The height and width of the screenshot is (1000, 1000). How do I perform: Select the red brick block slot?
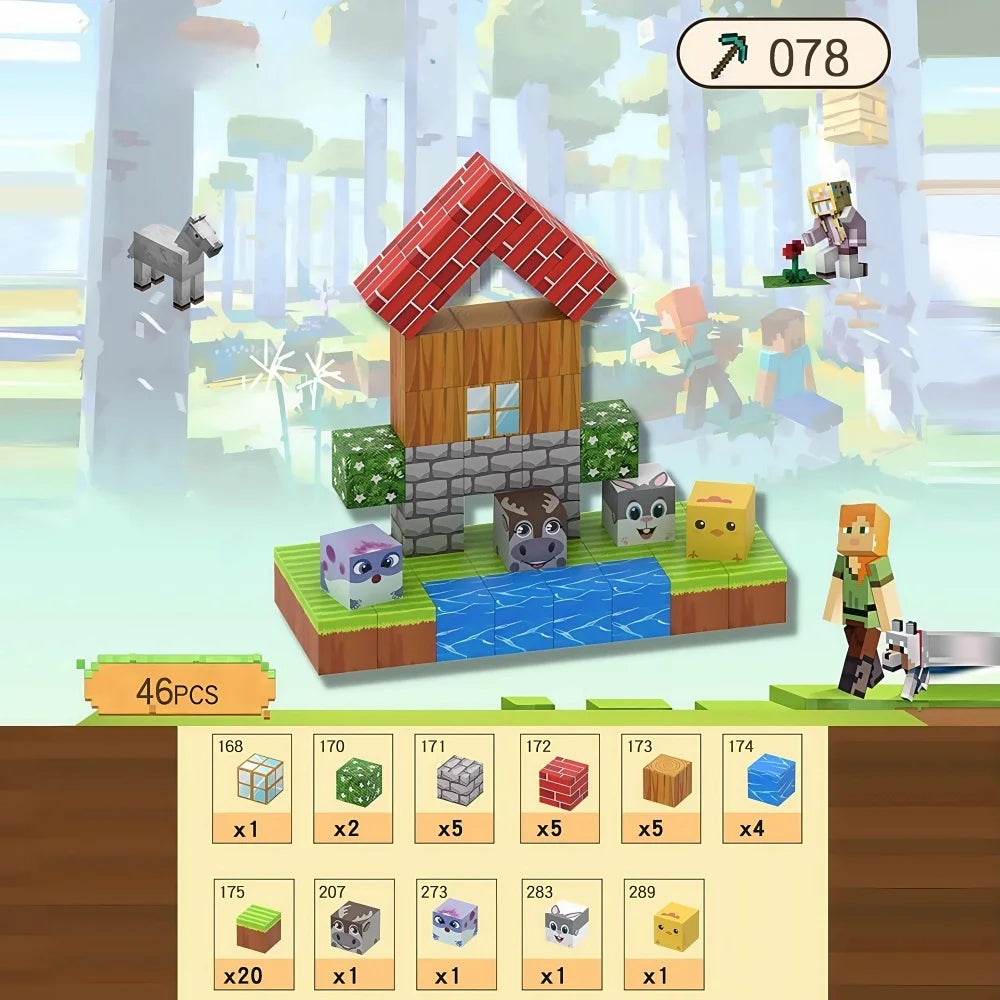click(x=559, y=788)
